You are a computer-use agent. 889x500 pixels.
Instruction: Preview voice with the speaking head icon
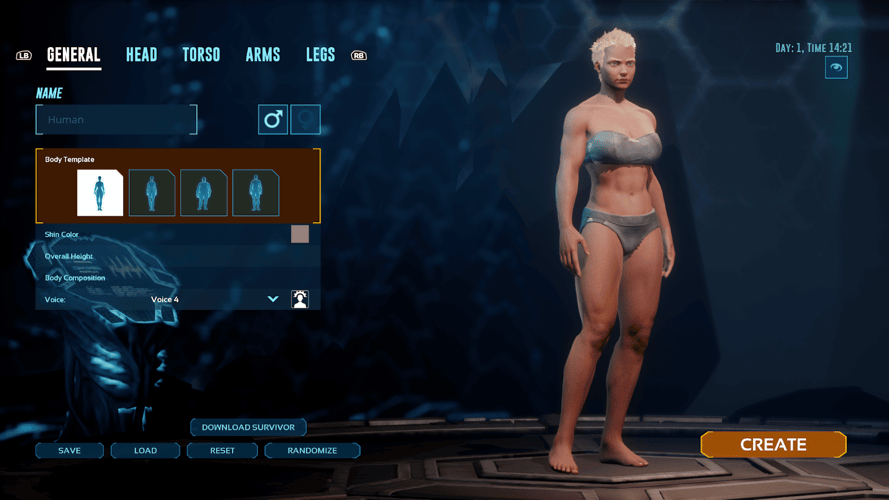(300, 299)
